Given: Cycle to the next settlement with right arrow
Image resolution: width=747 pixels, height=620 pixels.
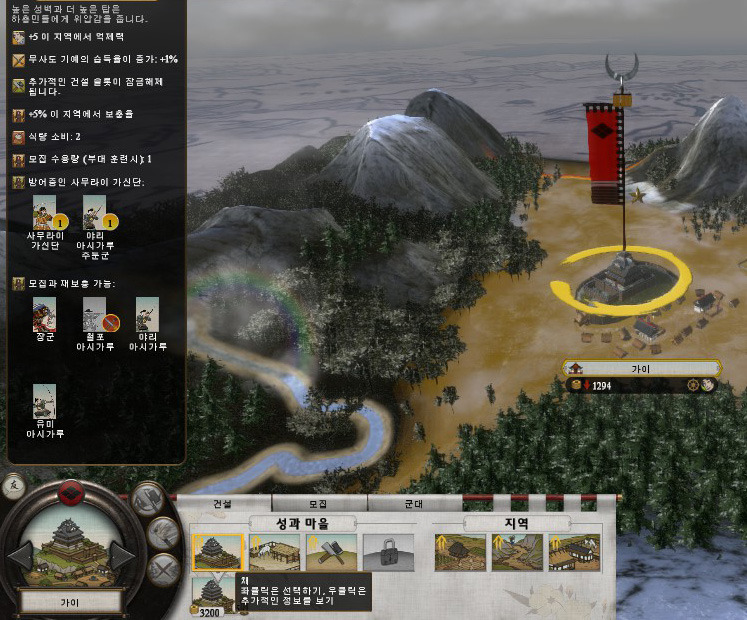Looking at the screenshot, I should click(122, 553).
